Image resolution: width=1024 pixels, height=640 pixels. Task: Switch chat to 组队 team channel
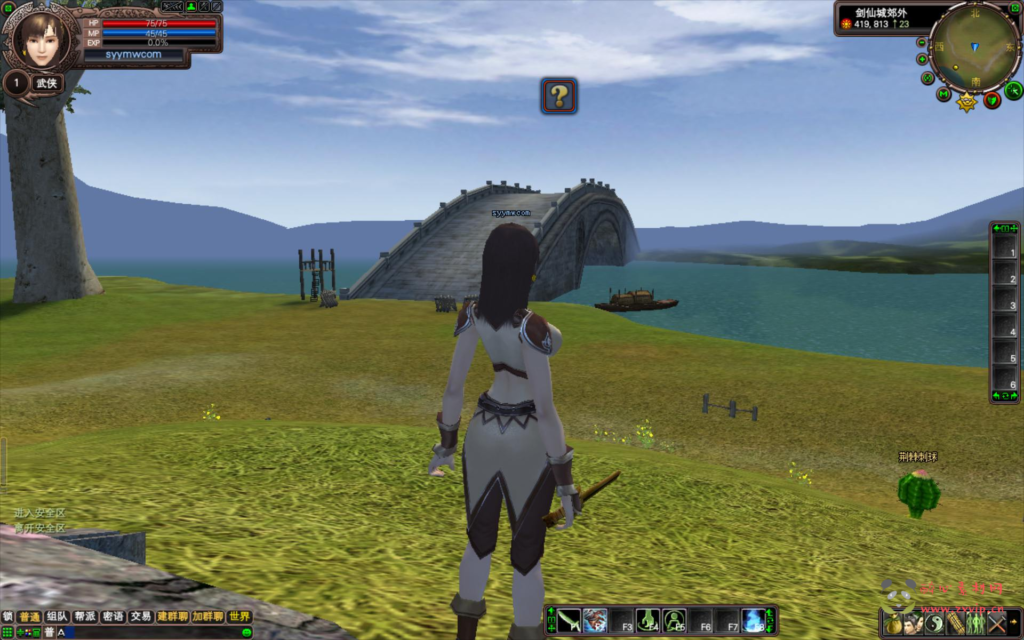point(58,617)
